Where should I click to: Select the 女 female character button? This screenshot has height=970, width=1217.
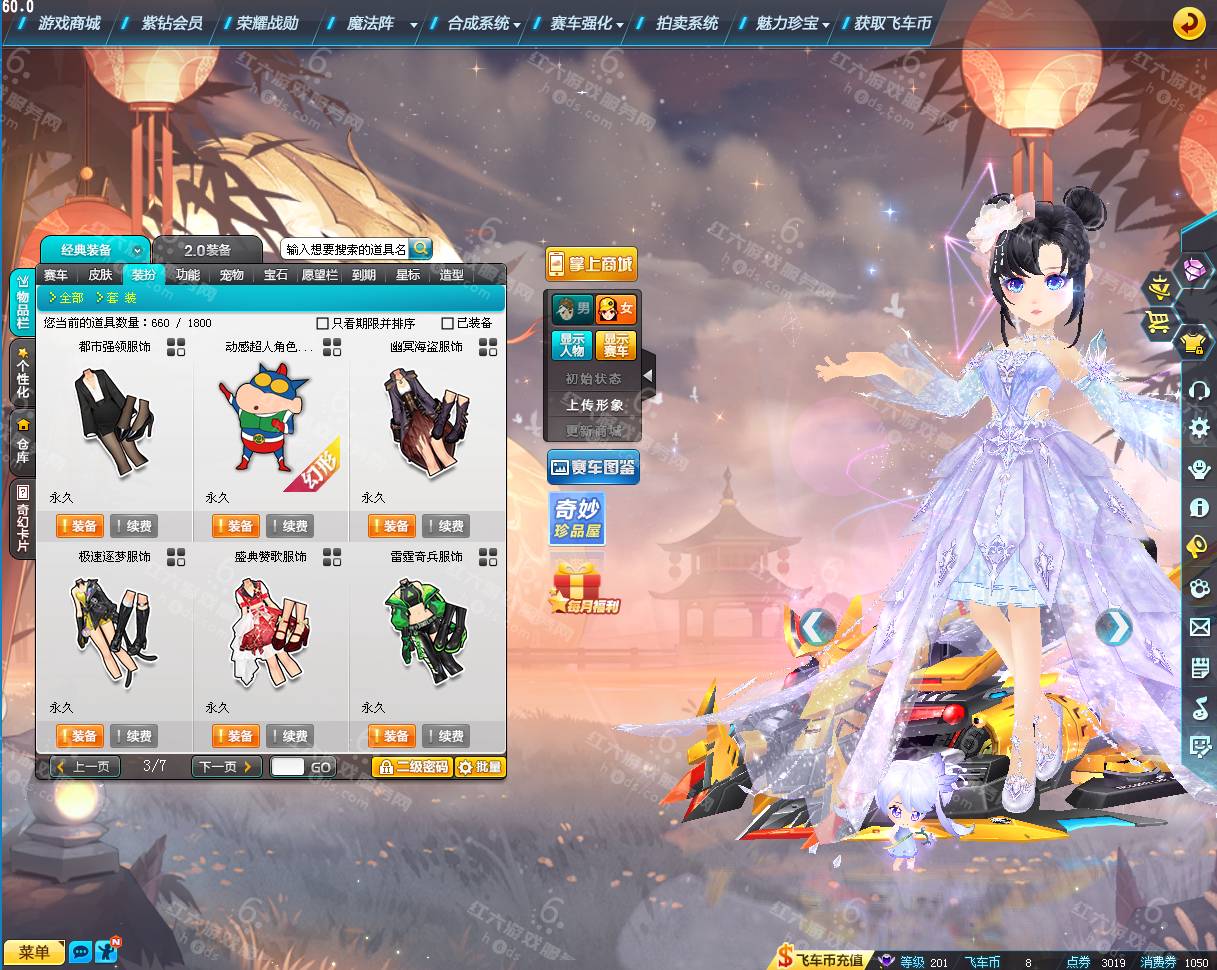(615, 309)
